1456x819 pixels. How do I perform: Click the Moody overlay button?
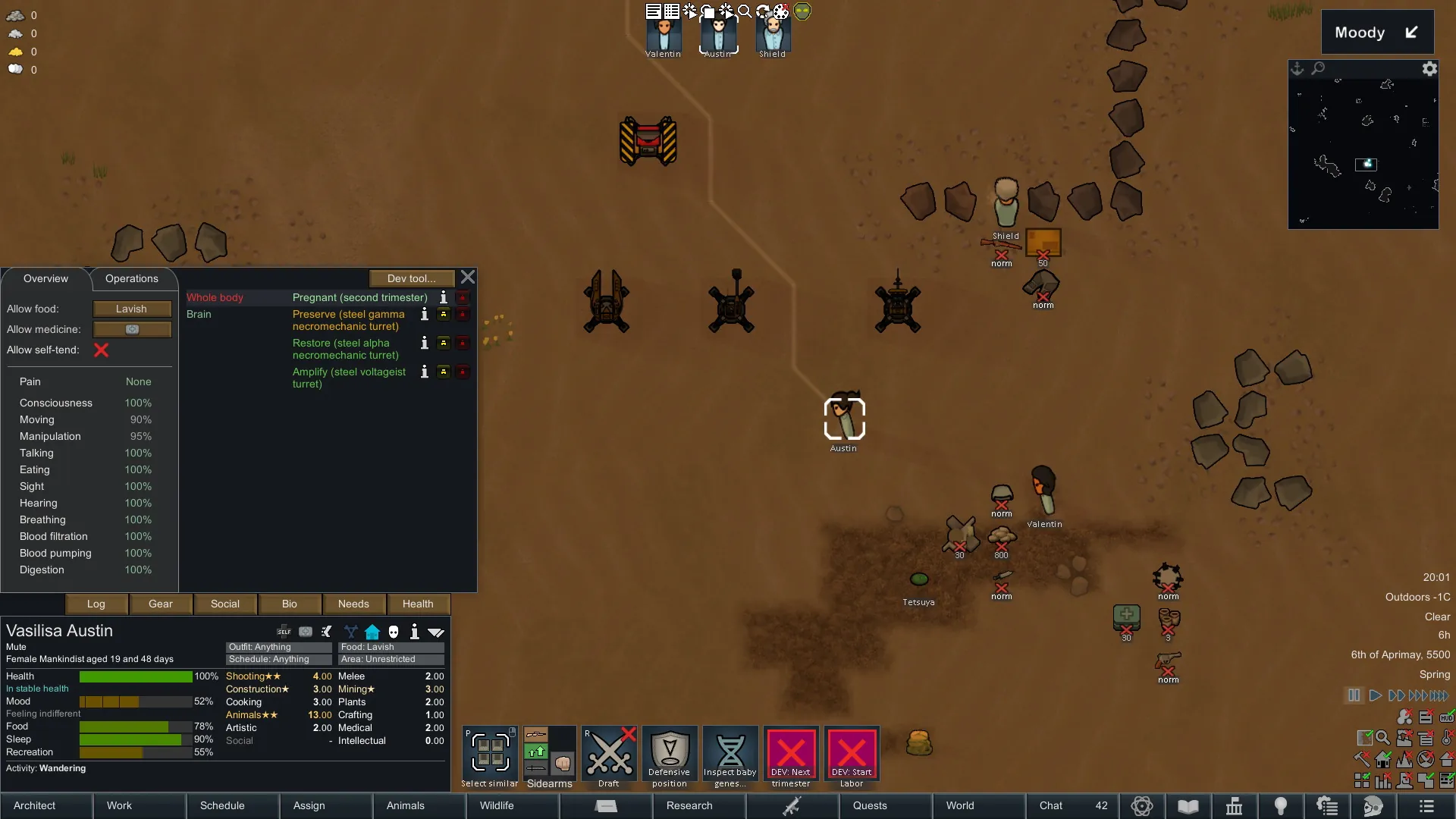coord(1377,32)
